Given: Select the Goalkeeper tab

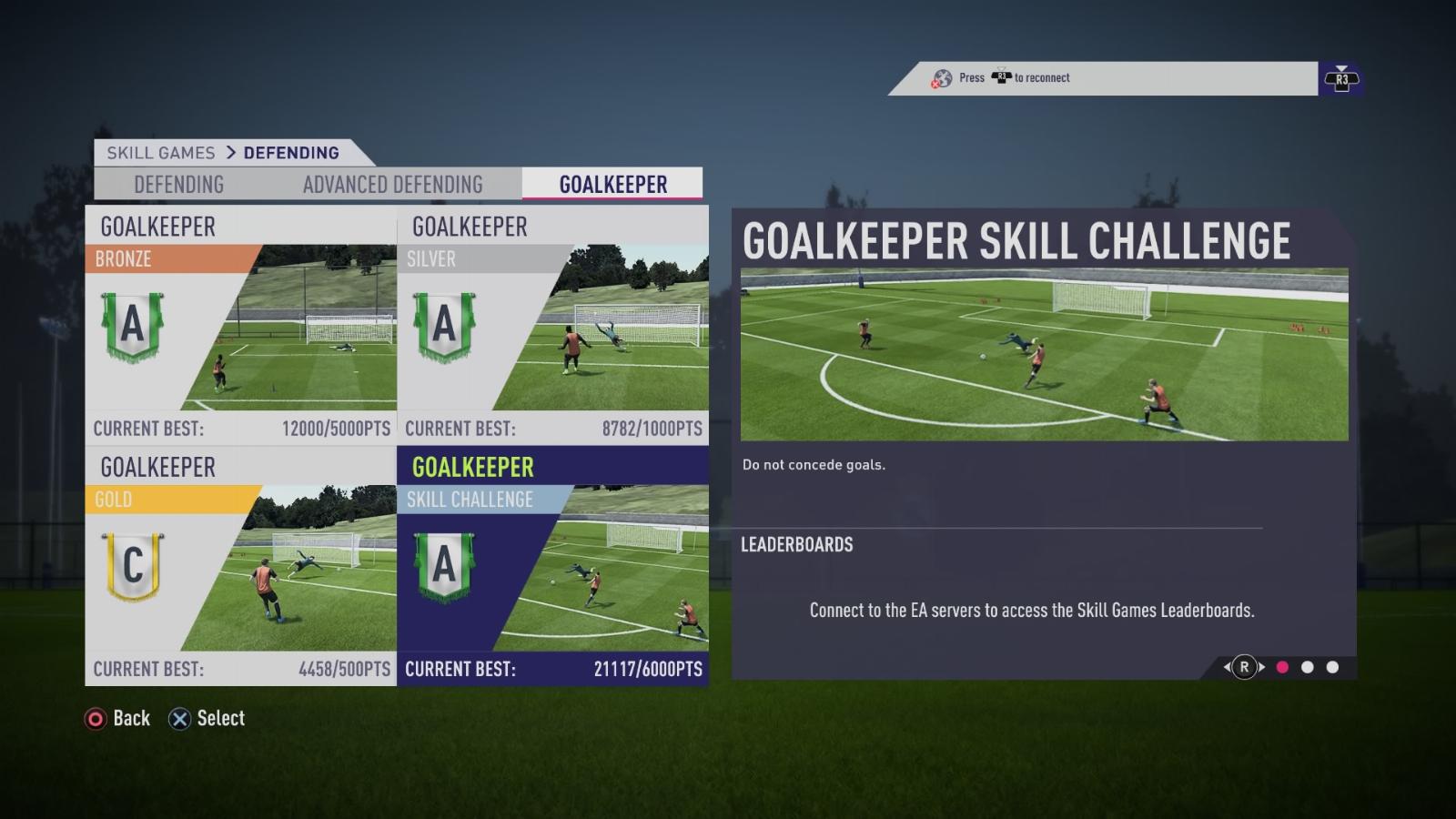Looking at the screenshot, I should (x=612, y=185).
